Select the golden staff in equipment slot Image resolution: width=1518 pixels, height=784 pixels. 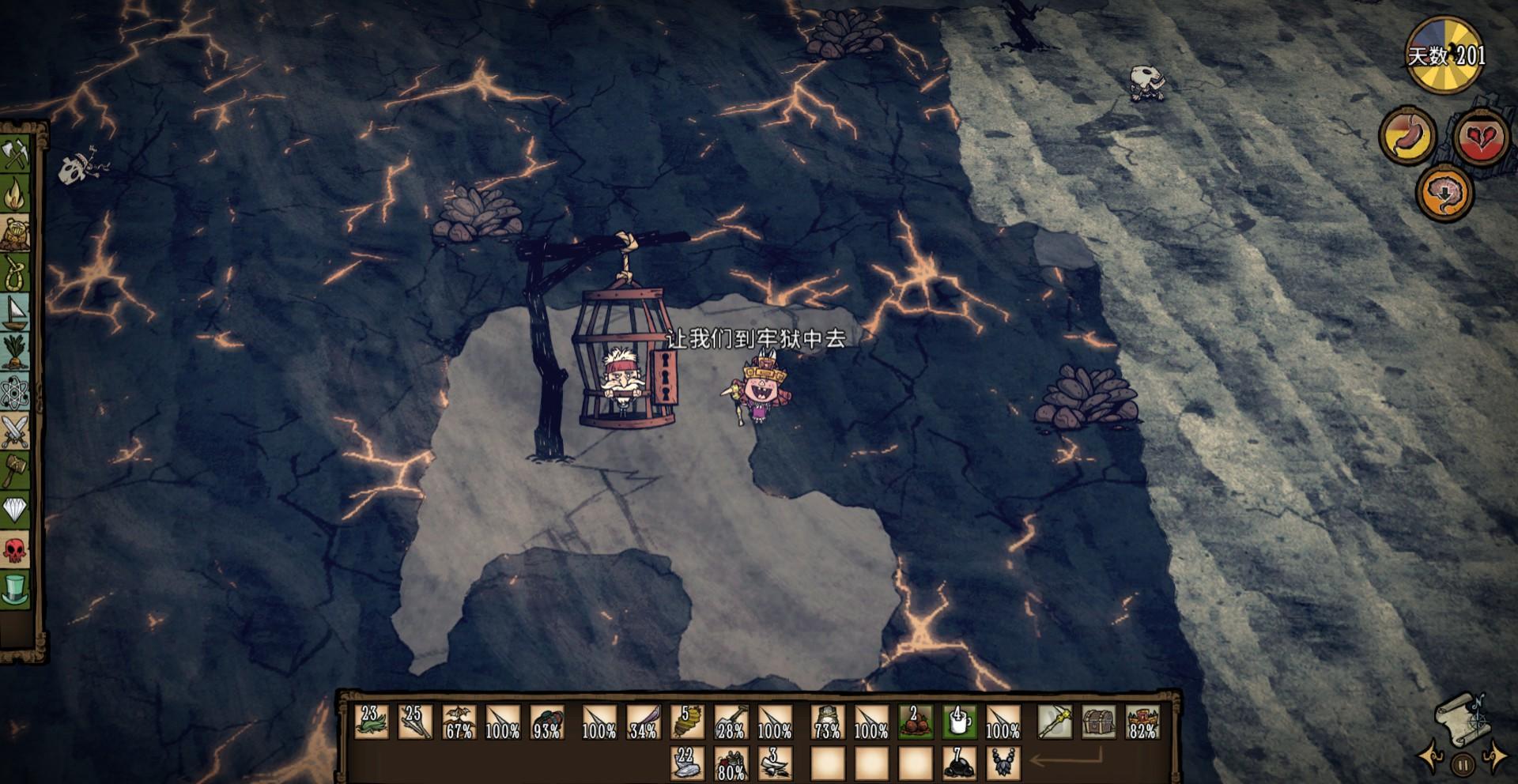[1055, 722]
